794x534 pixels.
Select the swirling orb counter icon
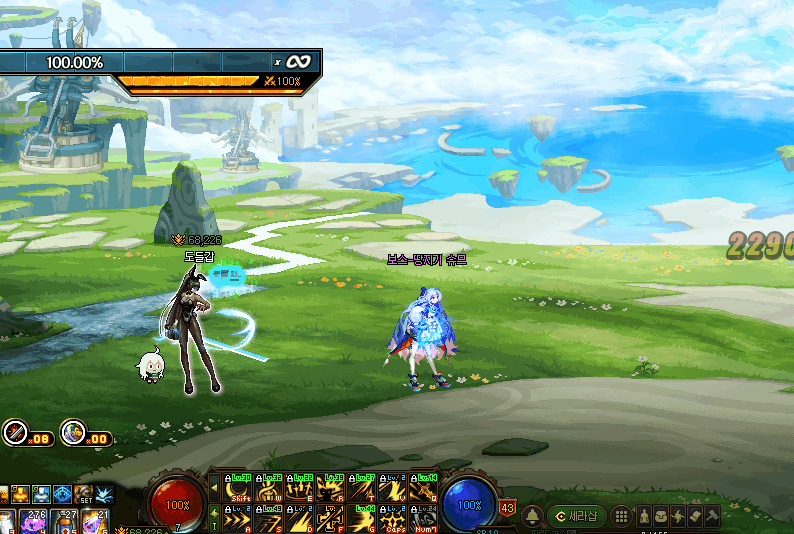[x=72, y=433]
